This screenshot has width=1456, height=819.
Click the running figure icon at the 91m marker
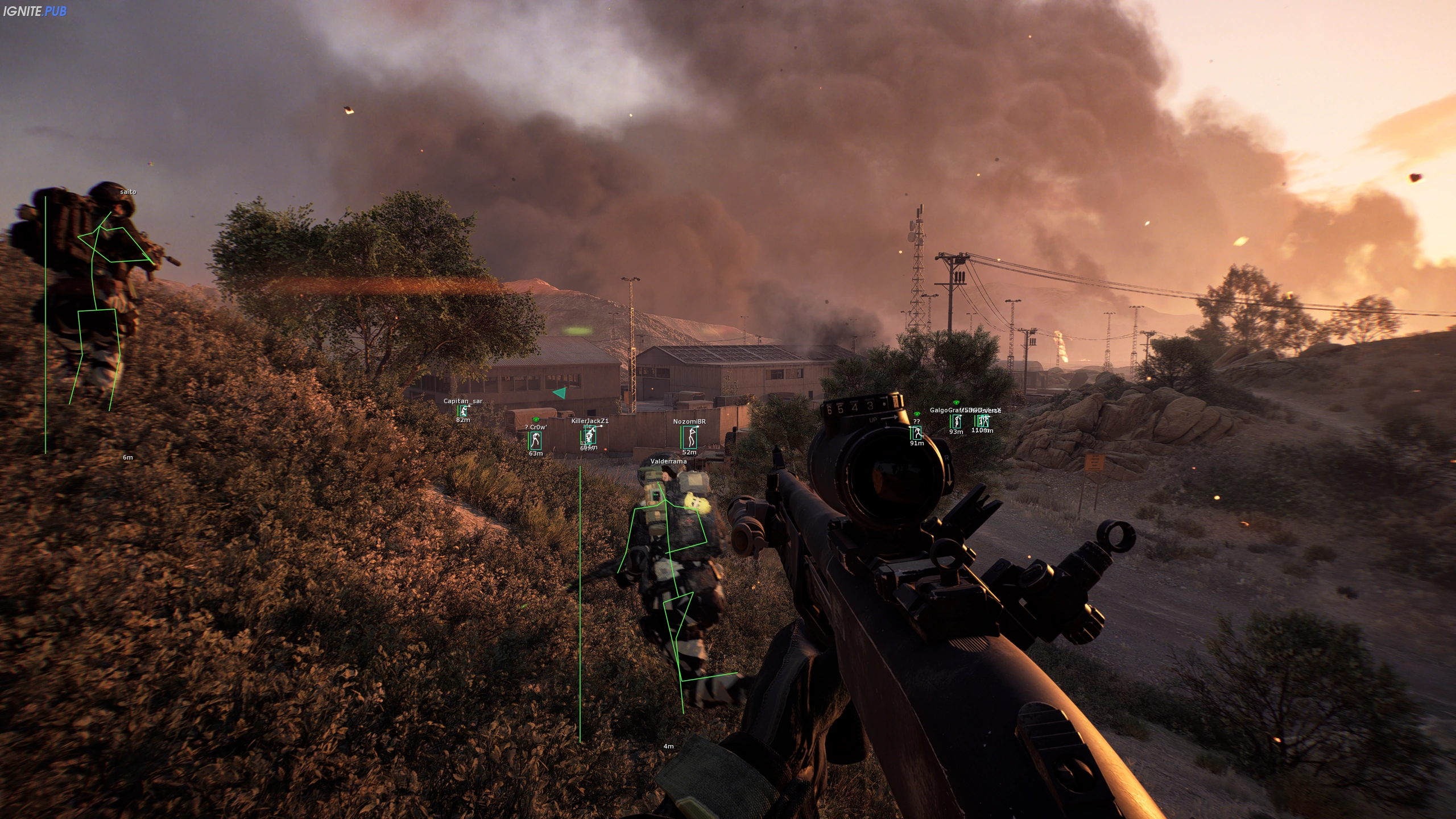[917, 433]
